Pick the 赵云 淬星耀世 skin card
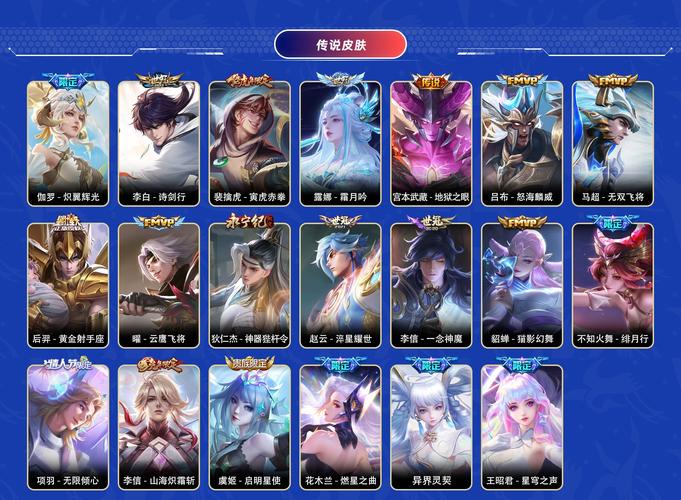Screen dimensions: 681x500 [340, 283]
